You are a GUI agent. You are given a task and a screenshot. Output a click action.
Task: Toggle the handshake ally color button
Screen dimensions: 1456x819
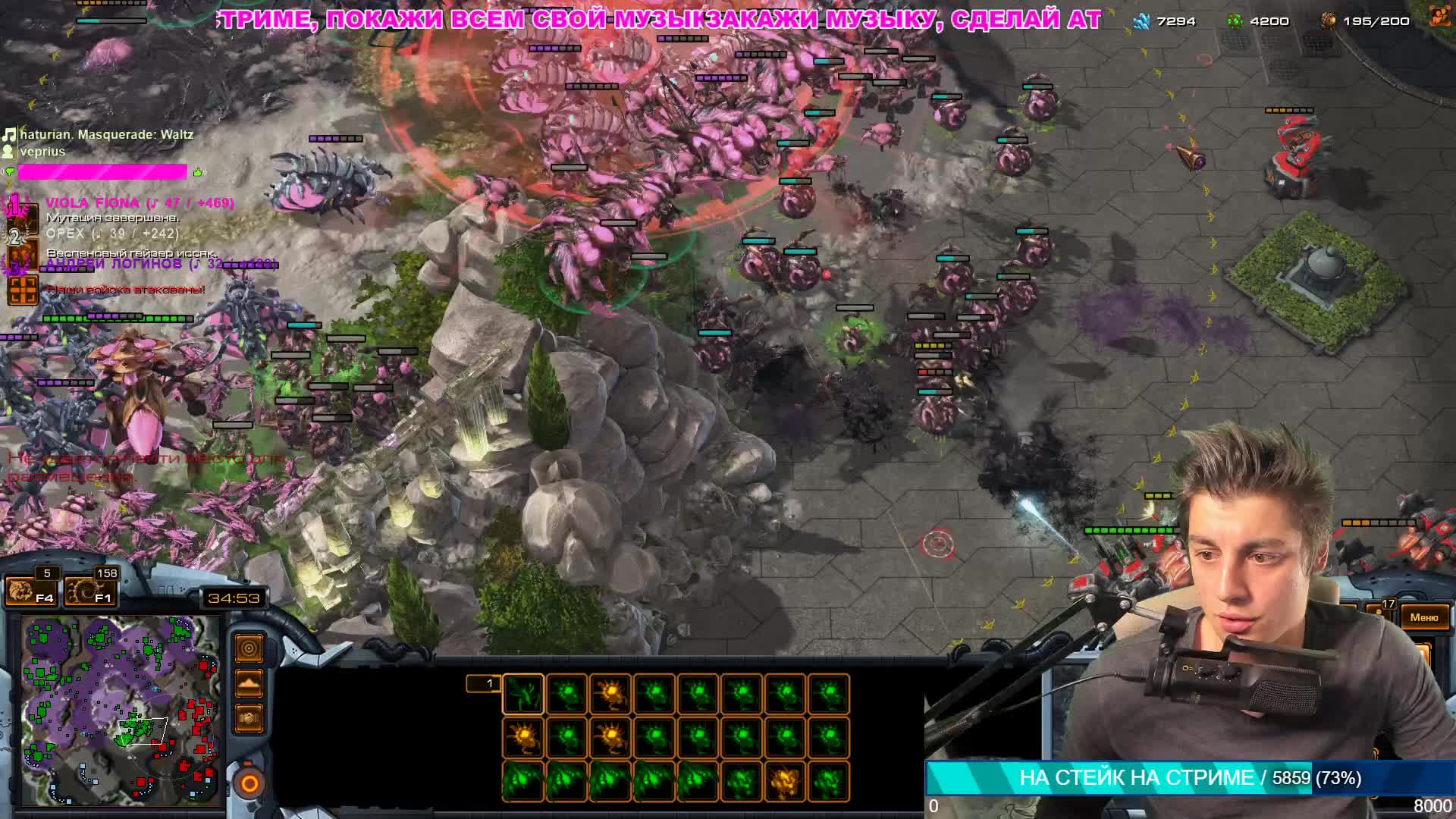(x=249, y=717)
